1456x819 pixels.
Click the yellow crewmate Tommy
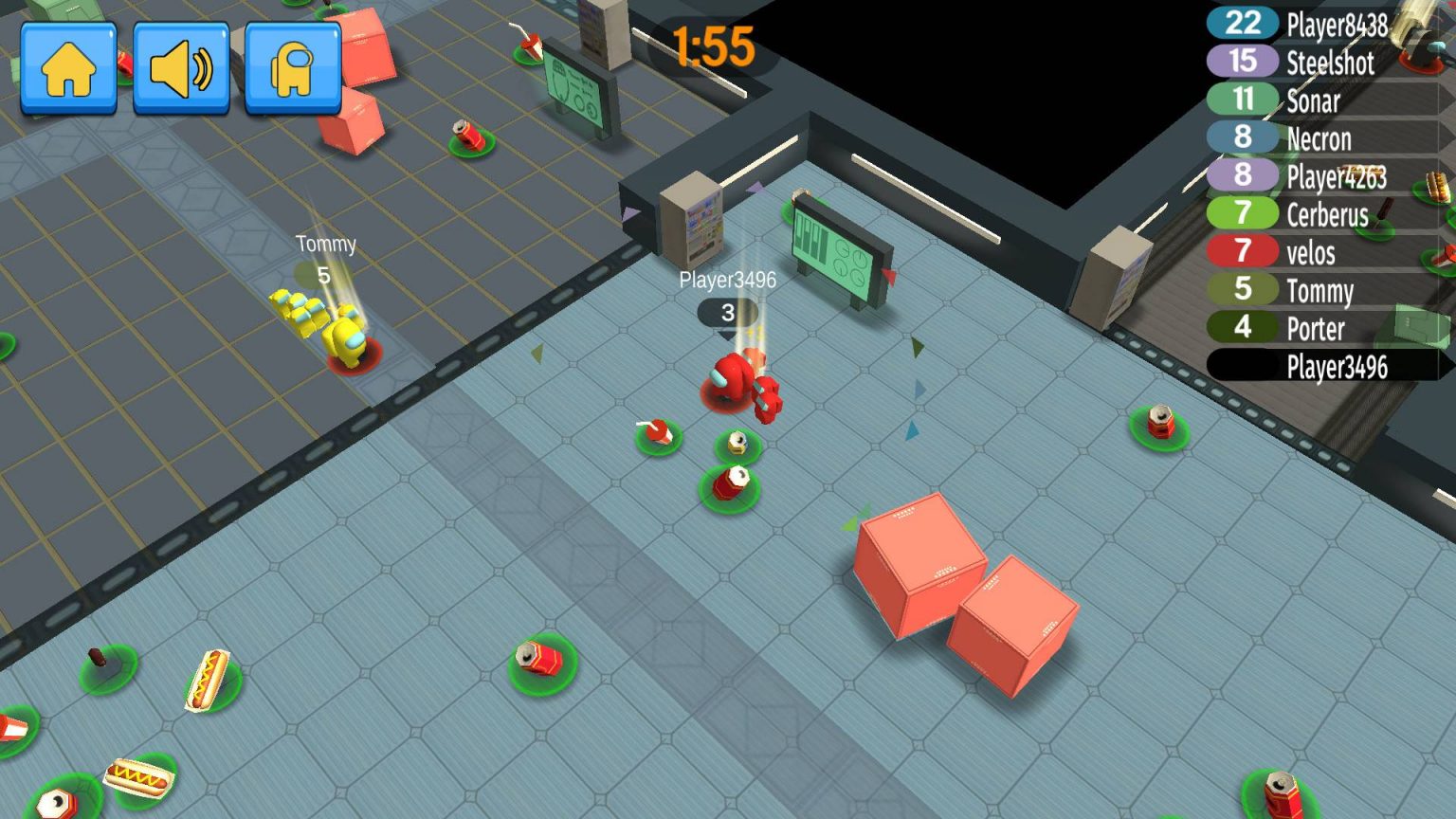coord(346,341)
